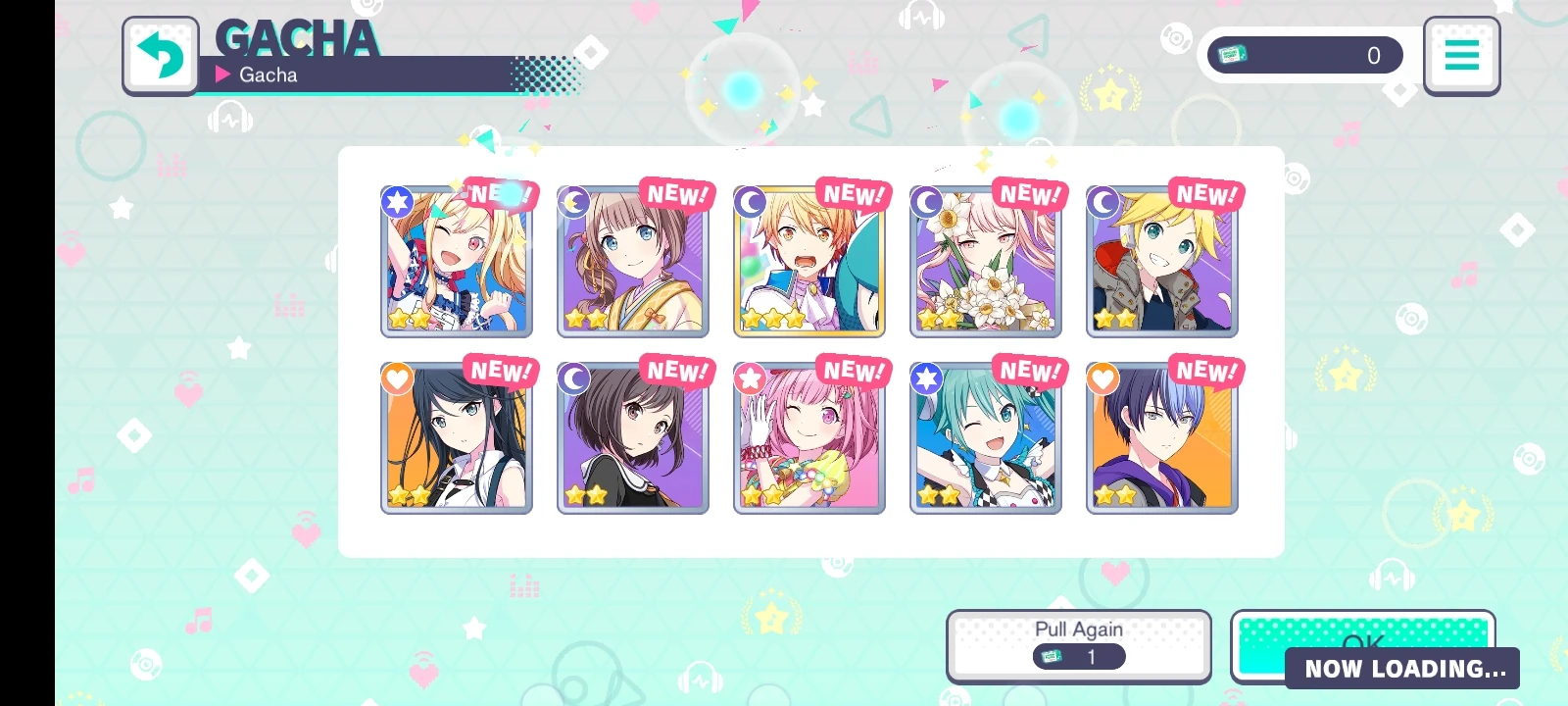Click the heart icon on the blue-haired boy's card
This screenshot has width=1568, height=706.
coord(1102,378)
